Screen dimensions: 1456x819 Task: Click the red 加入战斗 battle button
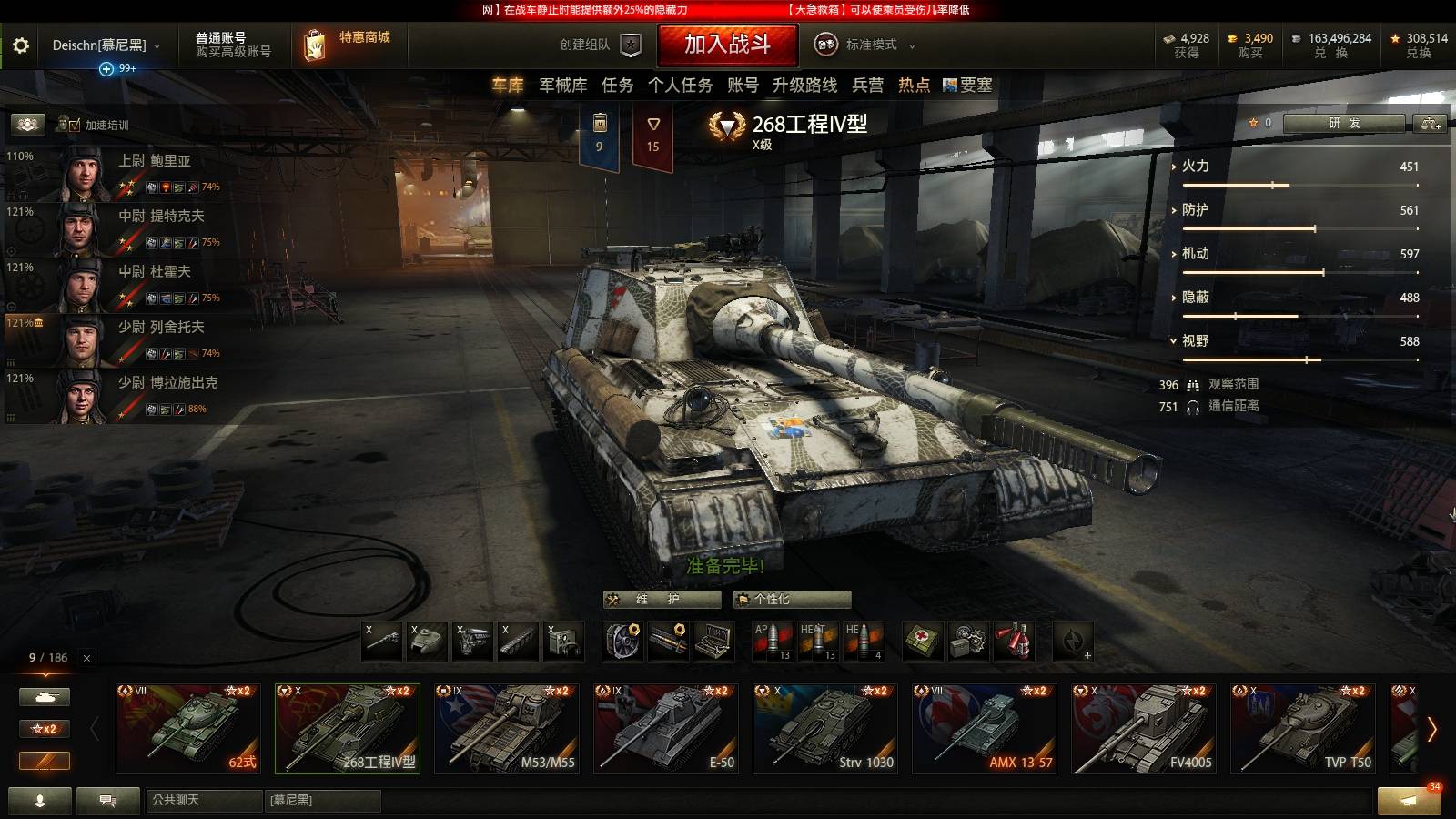pos(727,45)
